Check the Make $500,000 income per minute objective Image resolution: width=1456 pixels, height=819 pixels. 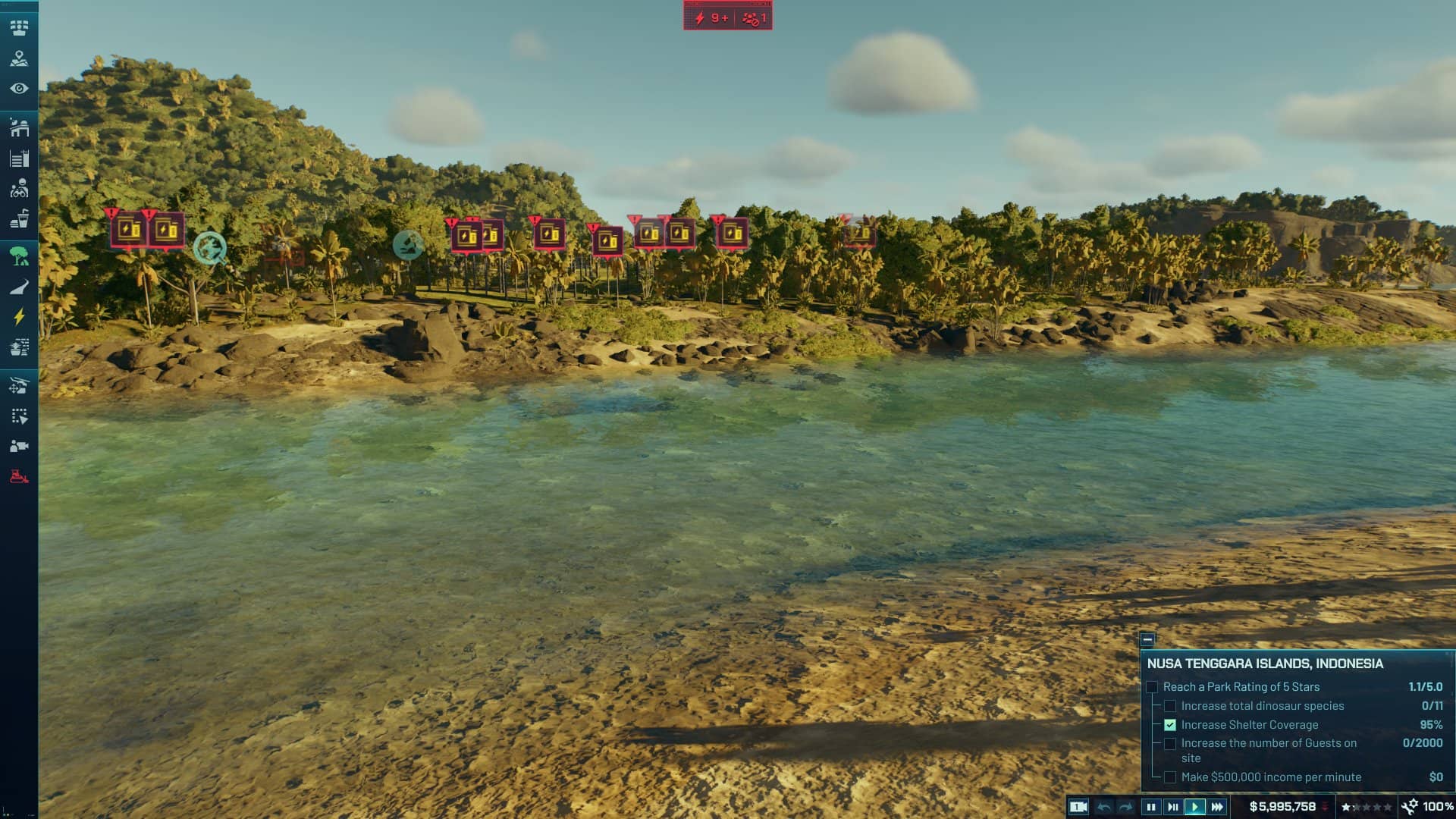click(1169, 777)
